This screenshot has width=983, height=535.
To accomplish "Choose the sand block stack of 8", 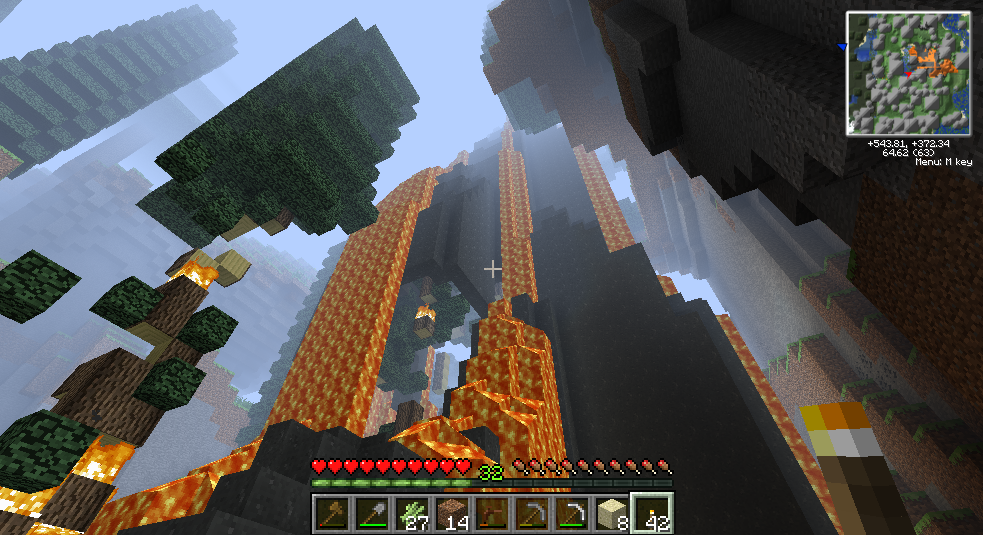I will [x=611, y=513].
